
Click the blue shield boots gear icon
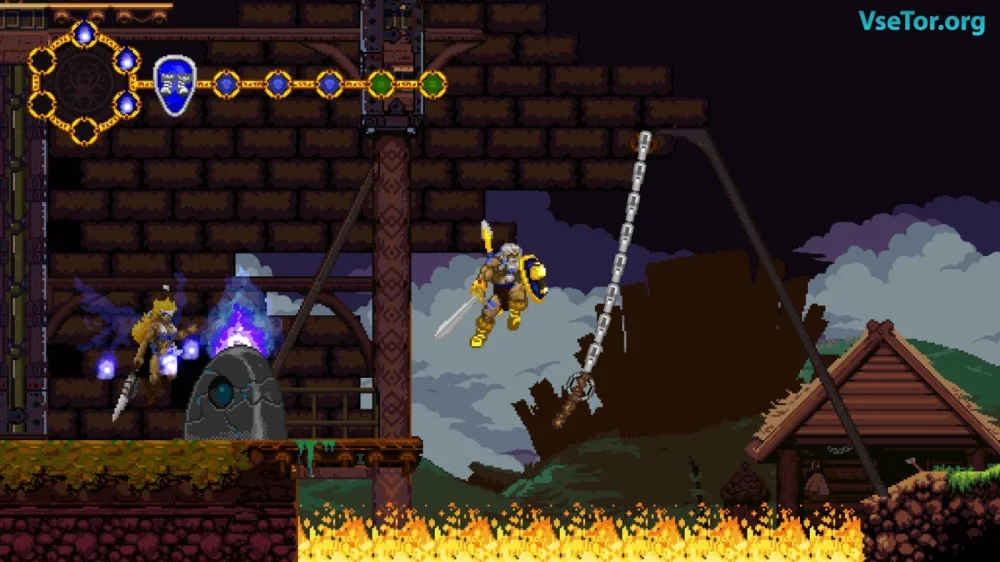click(174, 84)
